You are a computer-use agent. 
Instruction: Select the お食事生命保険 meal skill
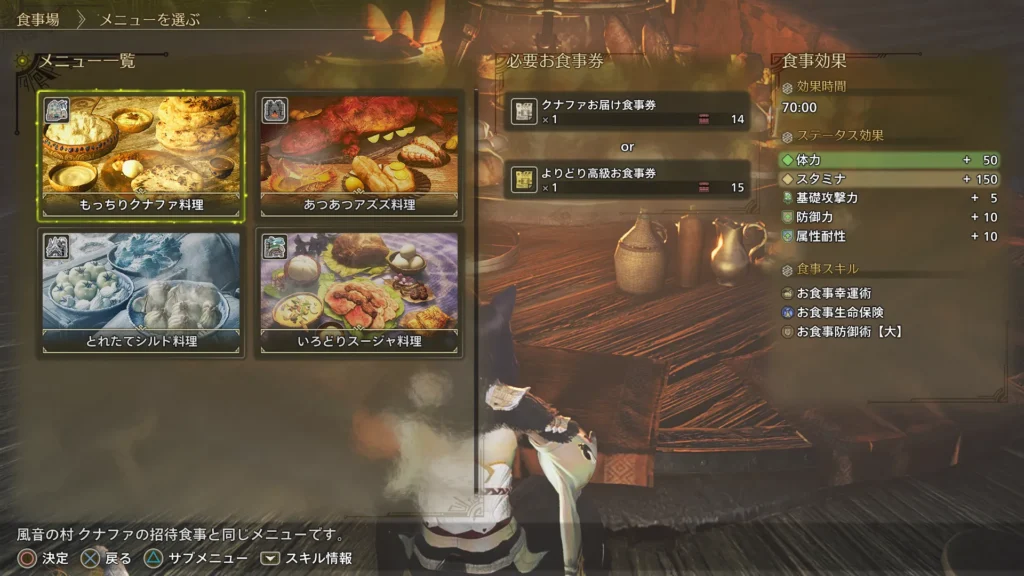coord(840,312)
